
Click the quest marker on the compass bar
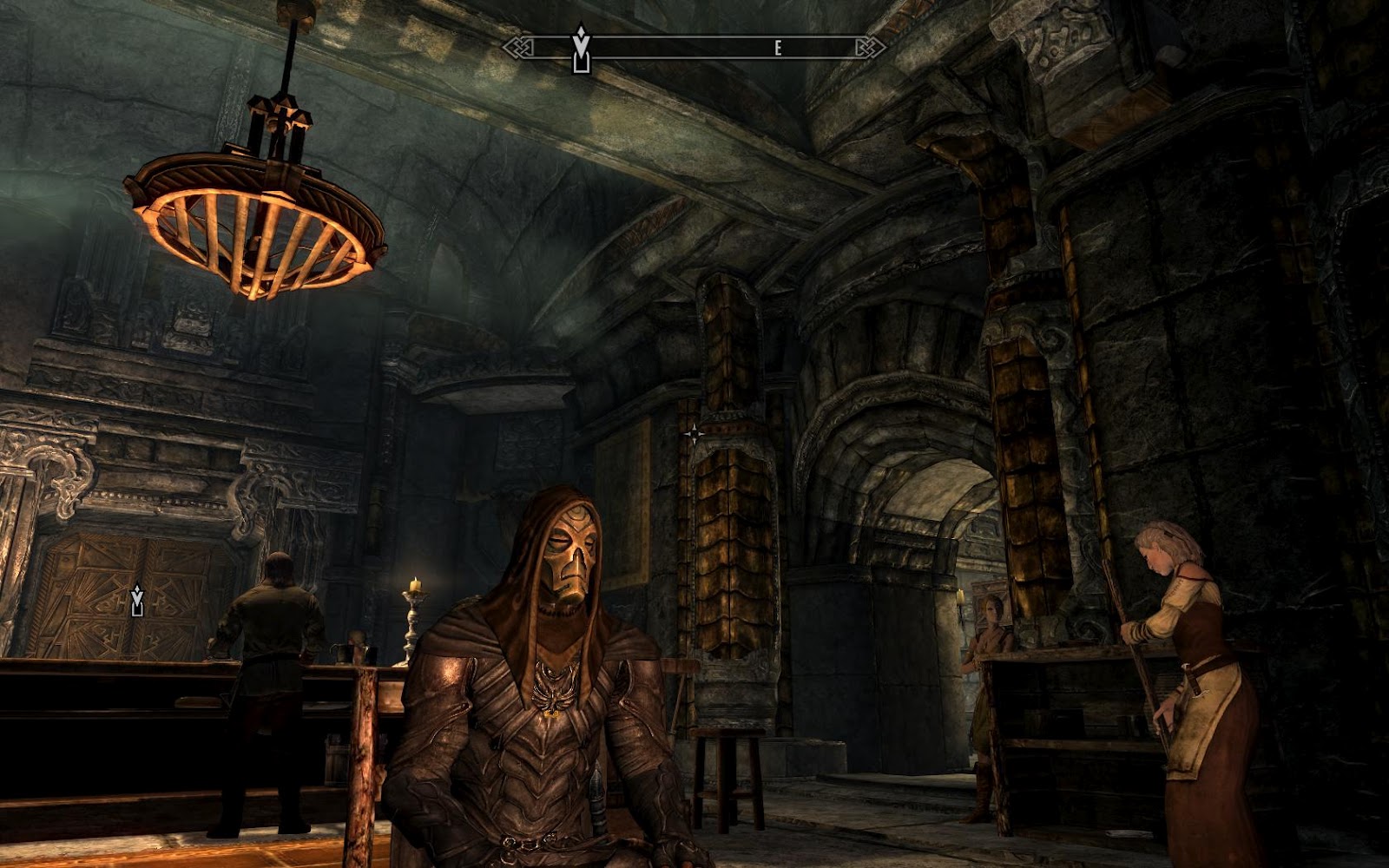click(x=581, y=49)
